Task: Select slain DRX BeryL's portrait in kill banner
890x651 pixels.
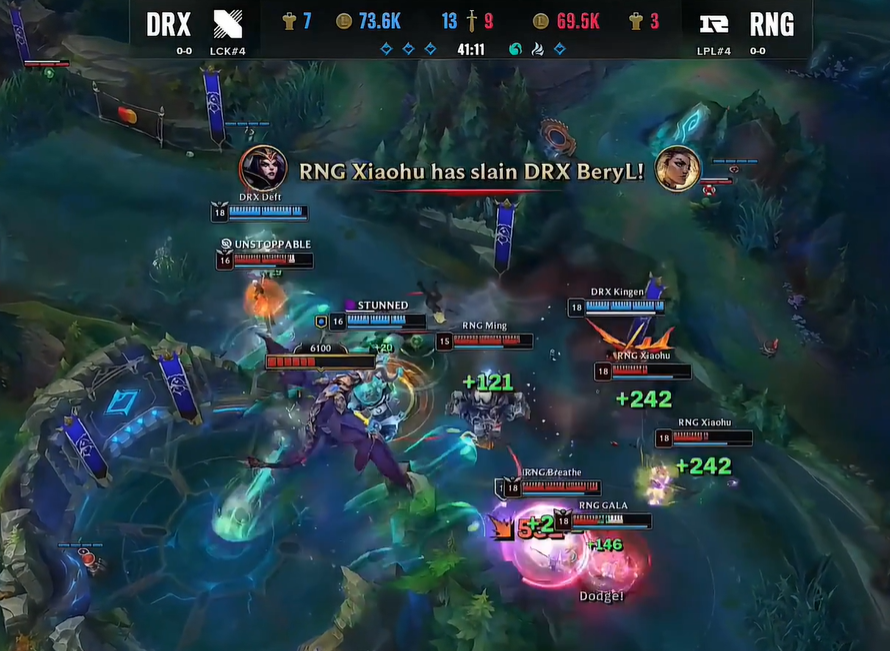Action: [676, 168]
